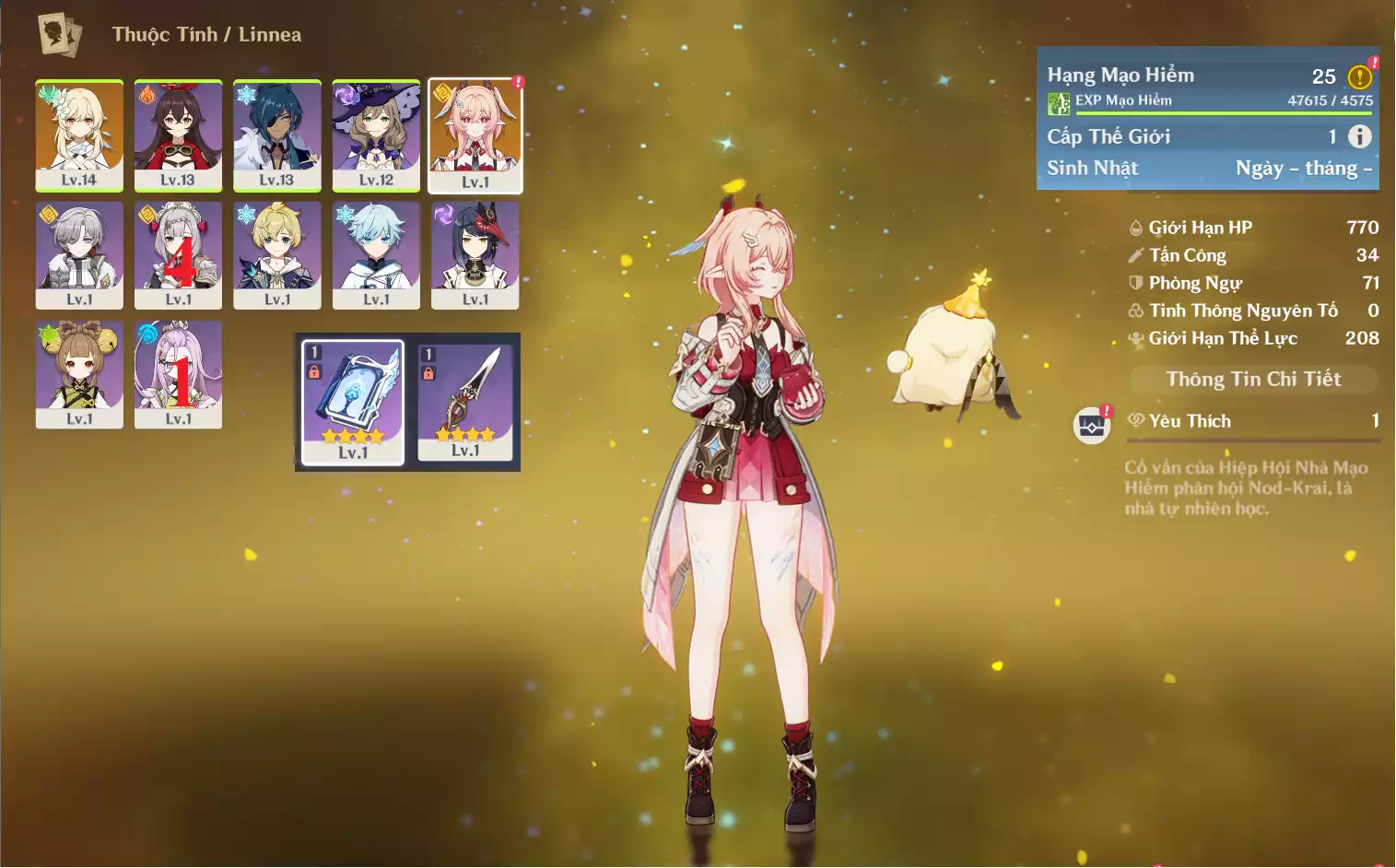This screenshot has height=868, width=1396.
Task: Select Yaoyao's portrait with hair bells
Action: click(79, 373)
